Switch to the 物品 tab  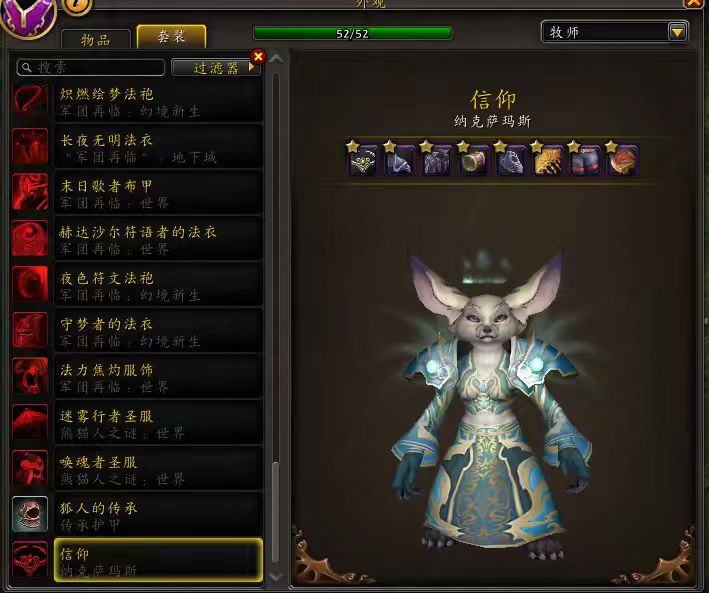click(96, 39)
